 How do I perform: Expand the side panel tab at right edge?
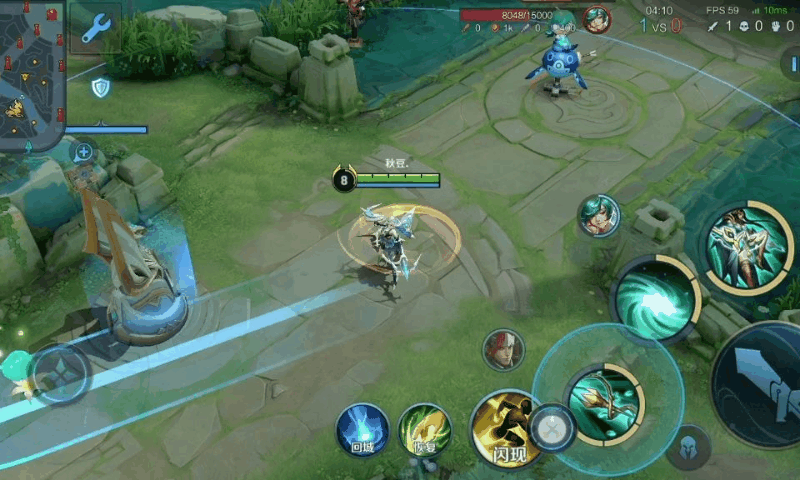[x=790, y=63]
